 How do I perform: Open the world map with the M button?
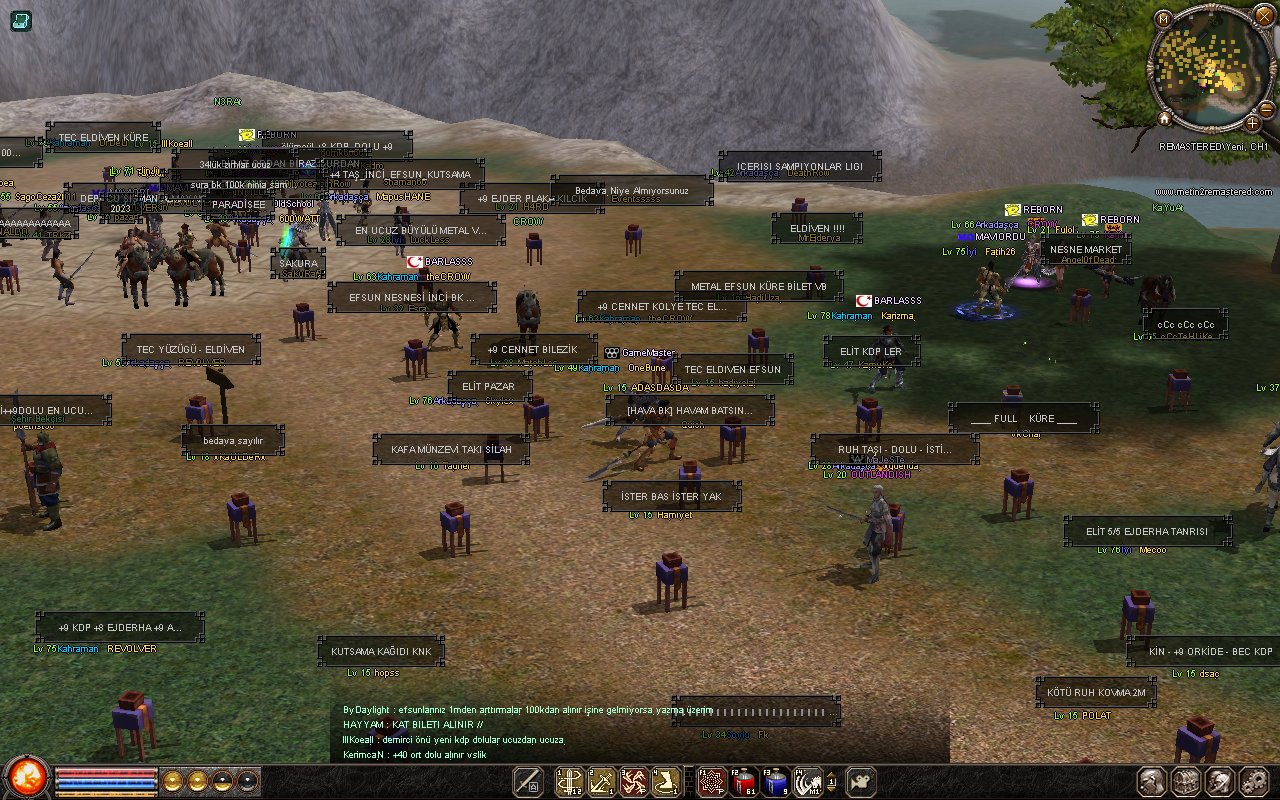[1164, 19]
